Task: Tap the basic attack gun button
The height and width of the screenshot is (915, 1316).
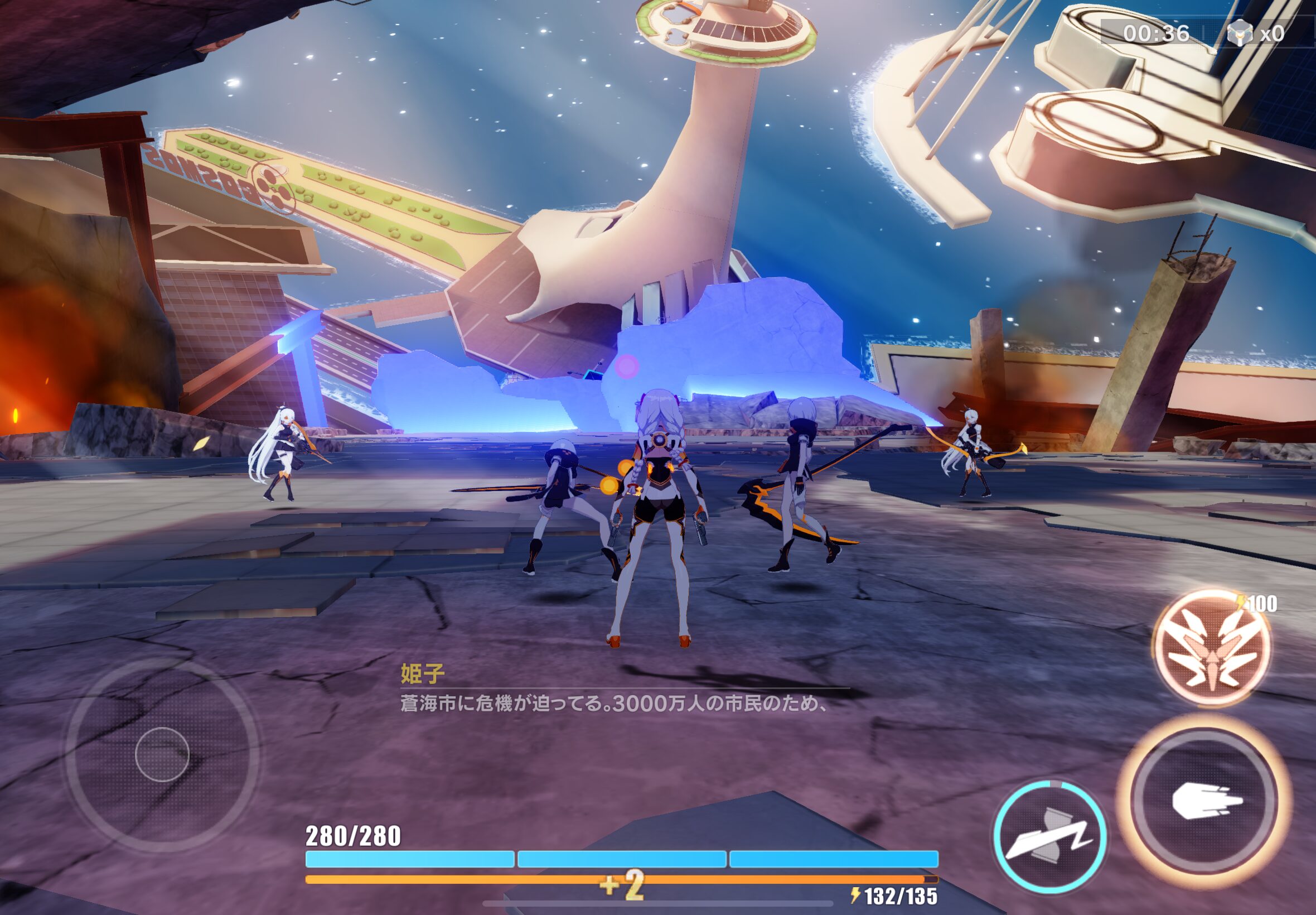Action: 1205,801
